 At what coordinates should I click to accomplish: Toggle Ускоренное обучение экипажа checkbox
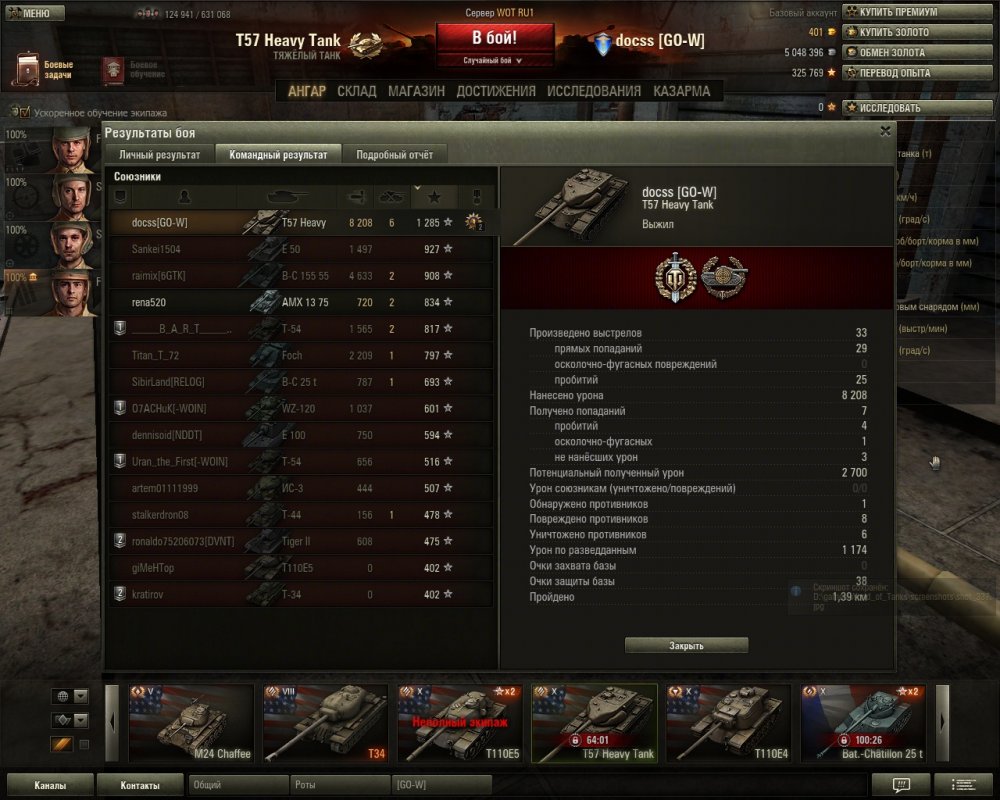coord(25,113)
